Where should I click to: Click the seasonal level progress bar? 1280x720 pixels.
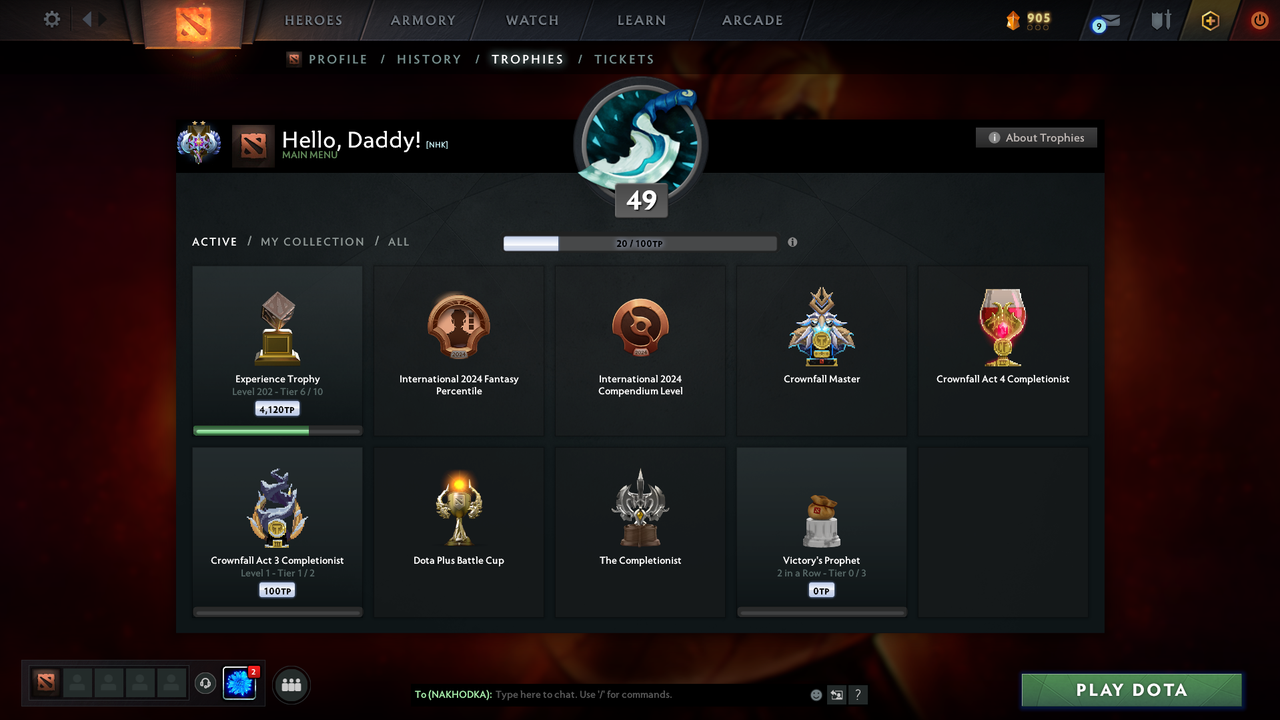[640, 243]
